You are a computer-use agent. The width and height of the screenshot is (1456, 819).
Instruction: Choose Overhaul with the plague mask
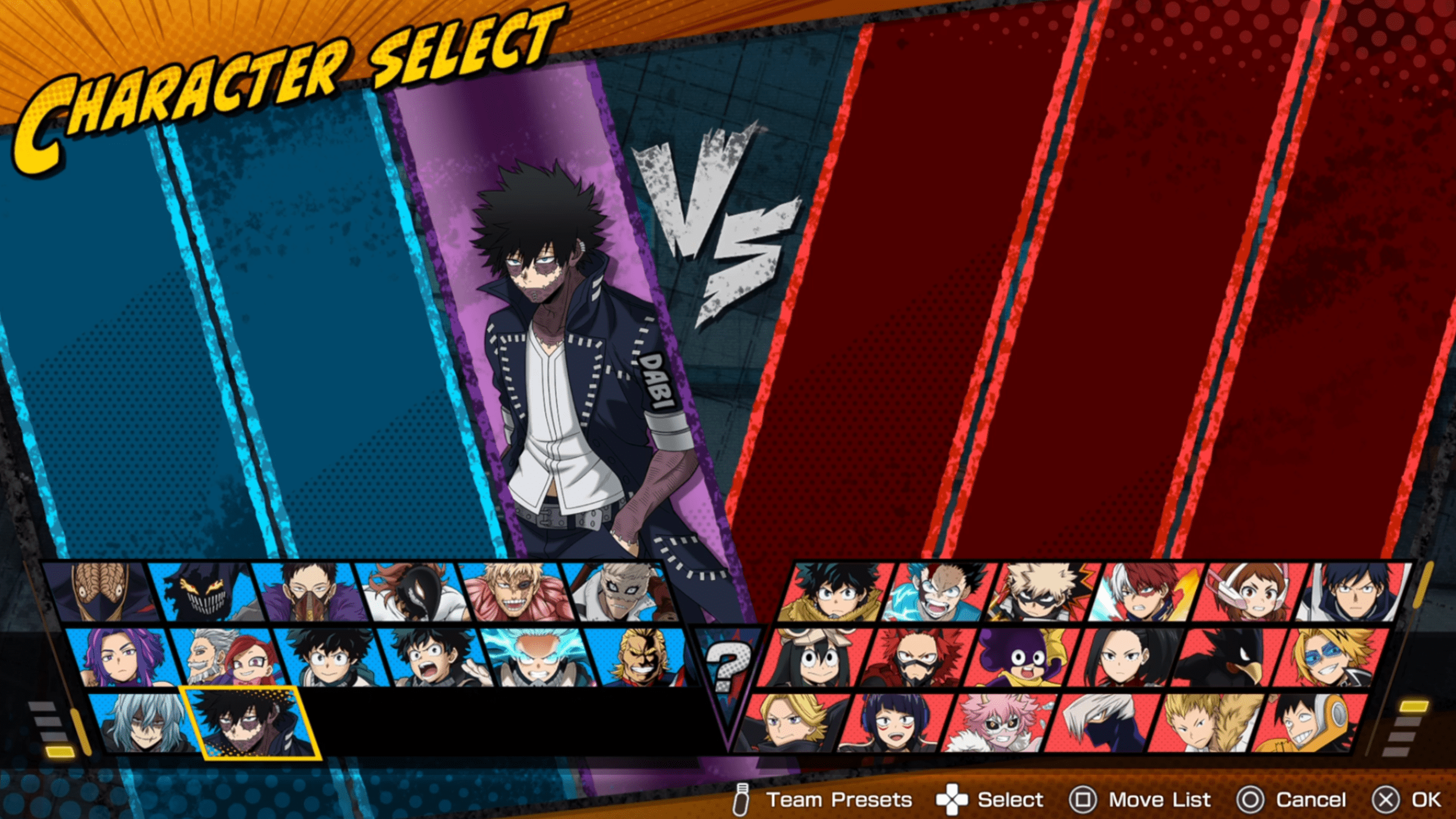pyautogui.click(x=307, y=592)
